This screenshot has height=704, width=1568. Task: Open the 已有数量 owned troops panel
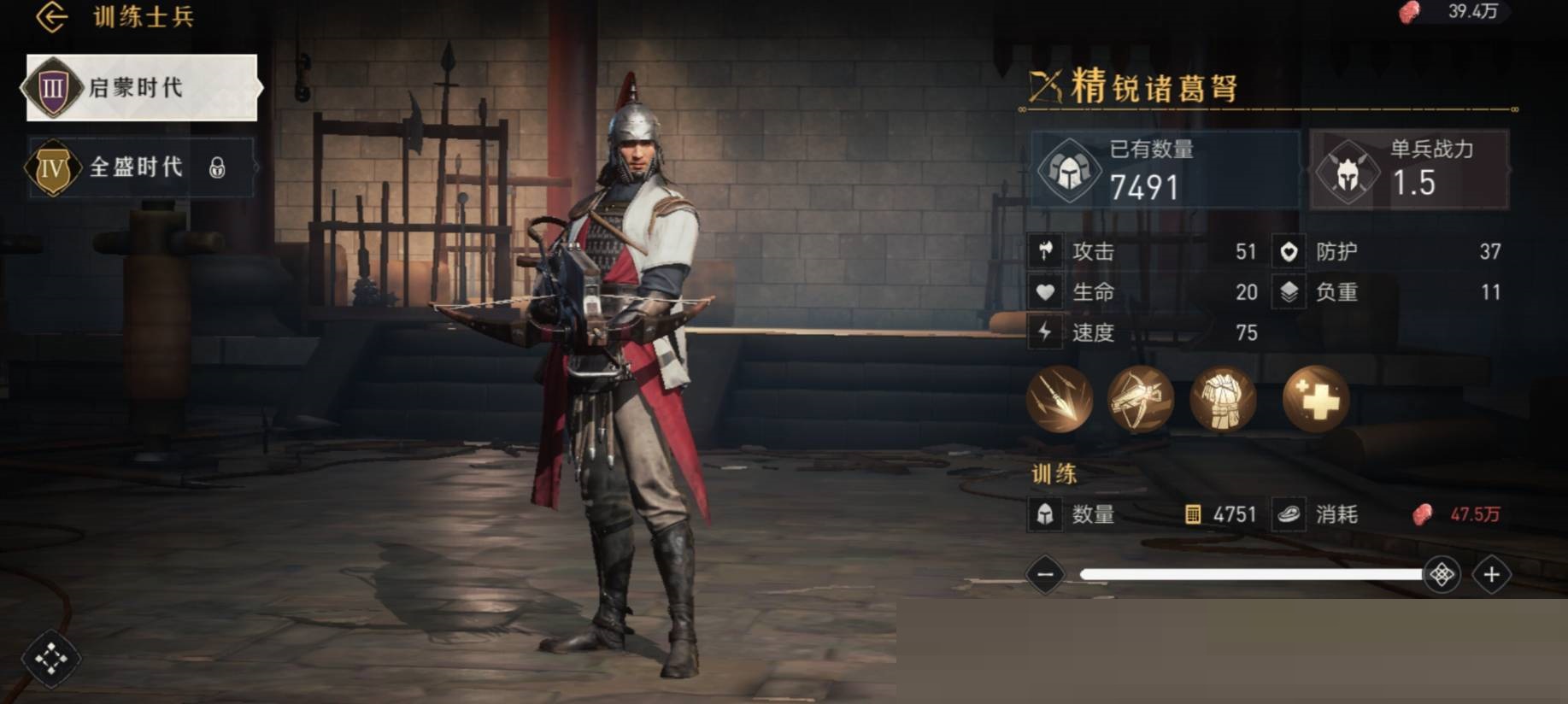1165,170
